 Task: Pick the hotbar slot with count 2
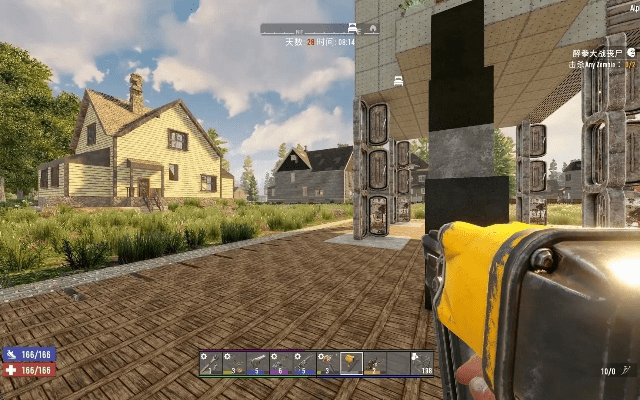(x=375, y=363)
